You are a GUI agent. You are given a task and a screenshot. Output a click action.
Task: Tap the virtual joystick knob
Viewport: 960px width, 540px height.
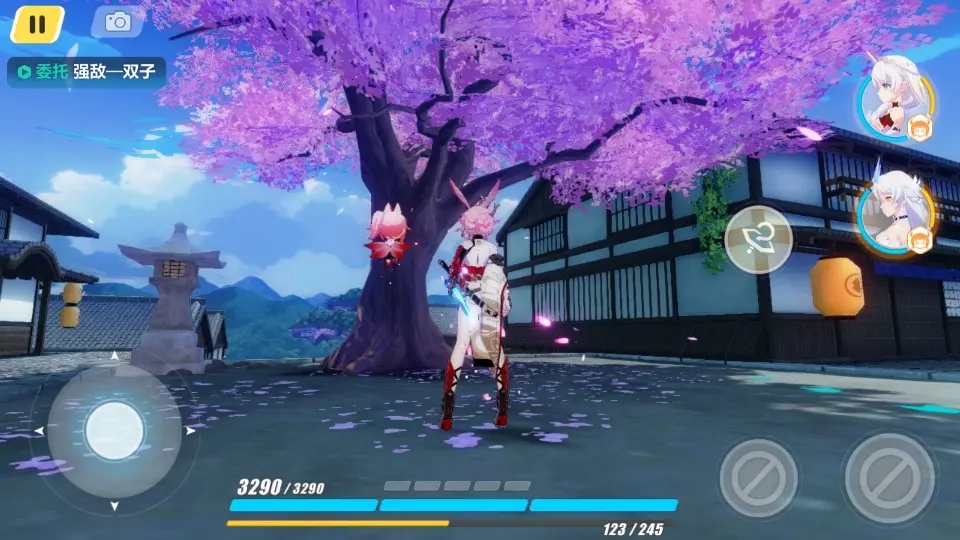coord(115,431)
